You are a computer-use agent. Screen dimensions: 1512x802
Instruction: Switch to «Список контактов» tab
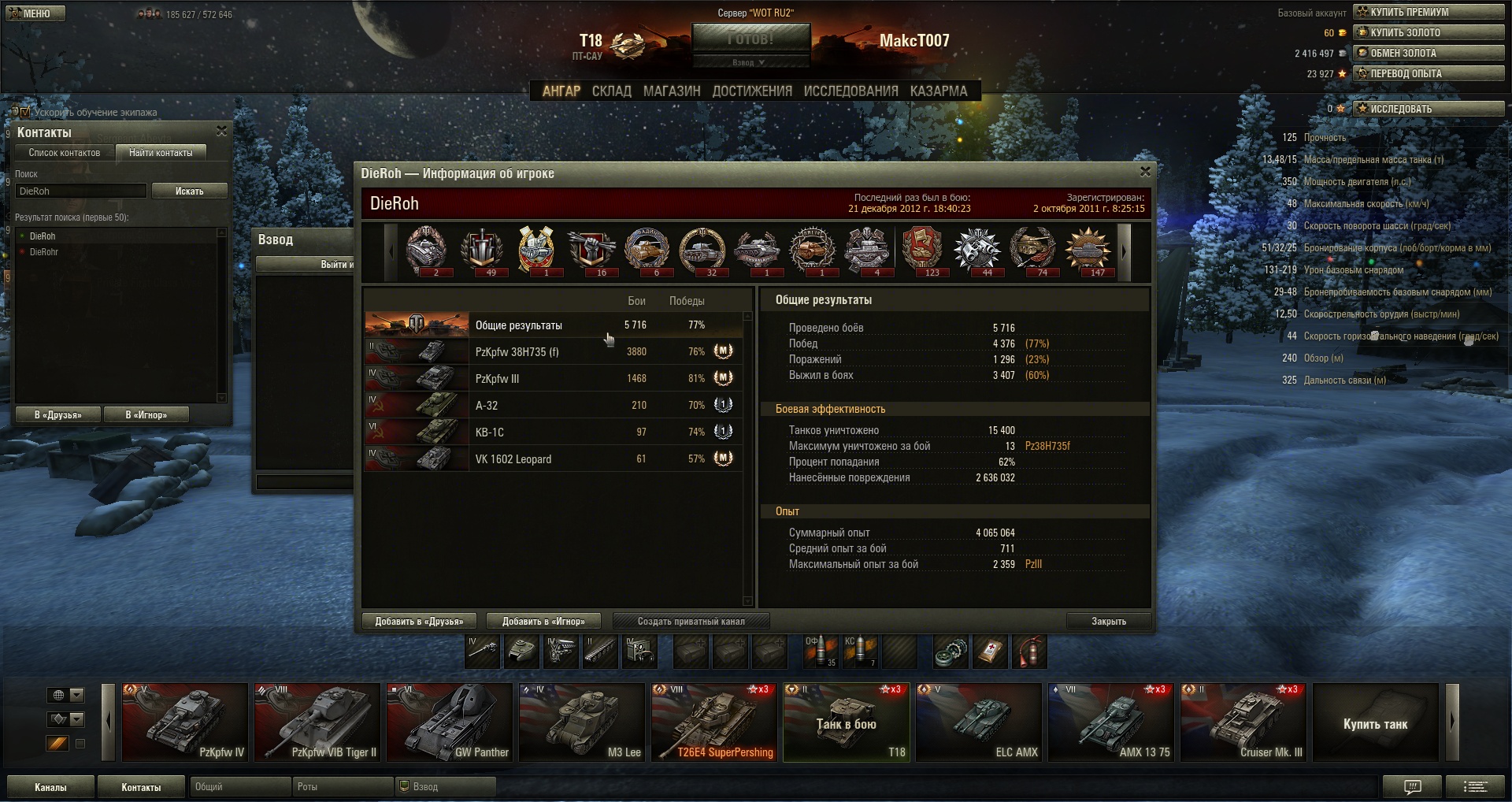pos(65,153)
